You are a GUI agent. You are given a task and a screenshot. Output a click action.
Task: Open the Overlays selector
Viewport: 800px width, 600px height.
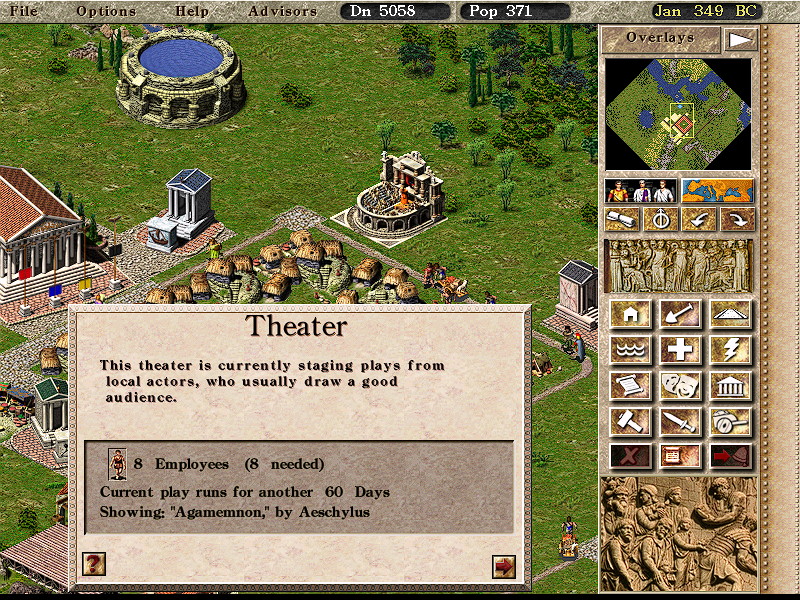click(x=660, y=38)
